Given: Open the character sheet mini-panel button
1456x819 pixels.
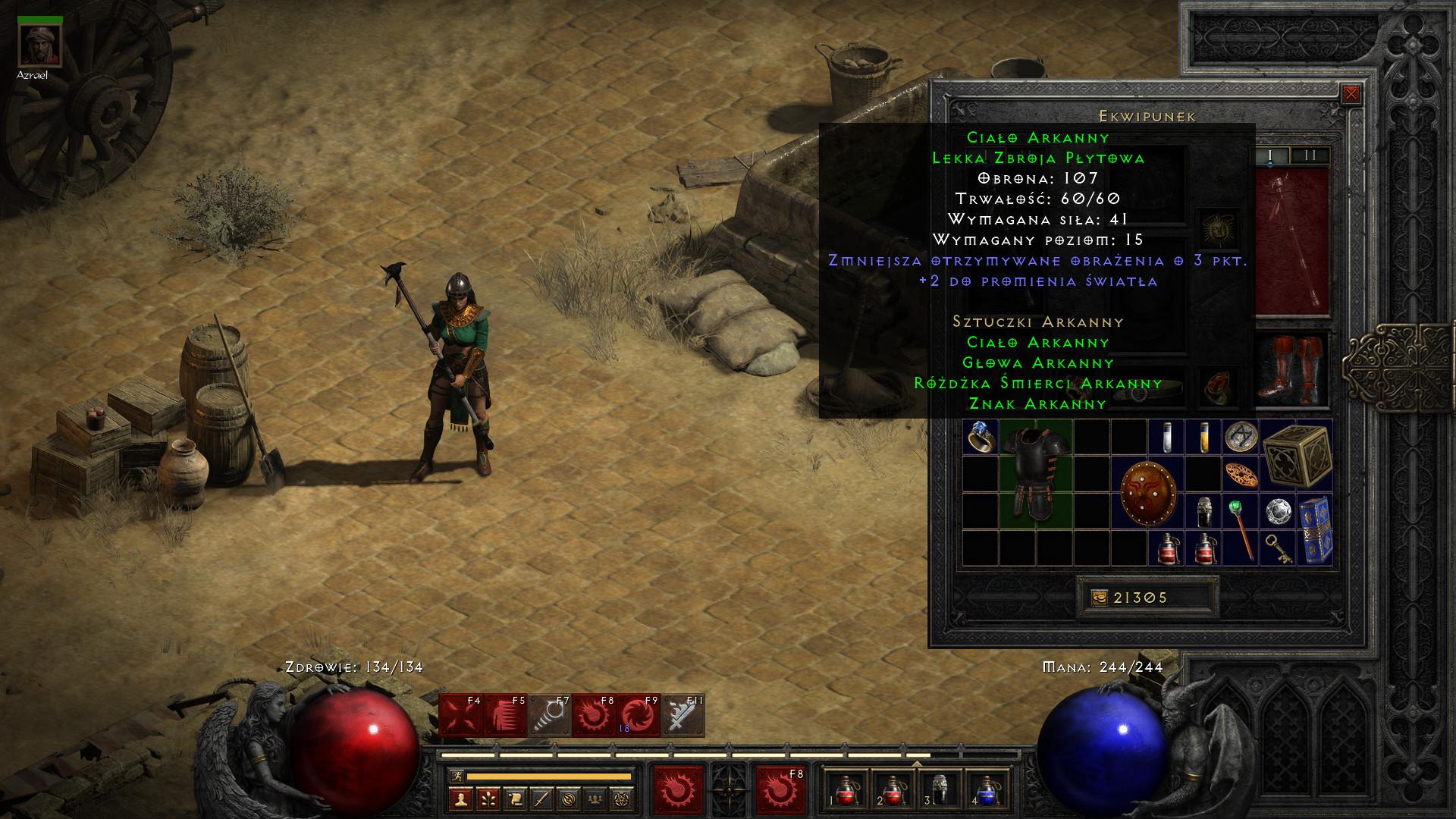Looking at the screenshot, I should [461, 799].
